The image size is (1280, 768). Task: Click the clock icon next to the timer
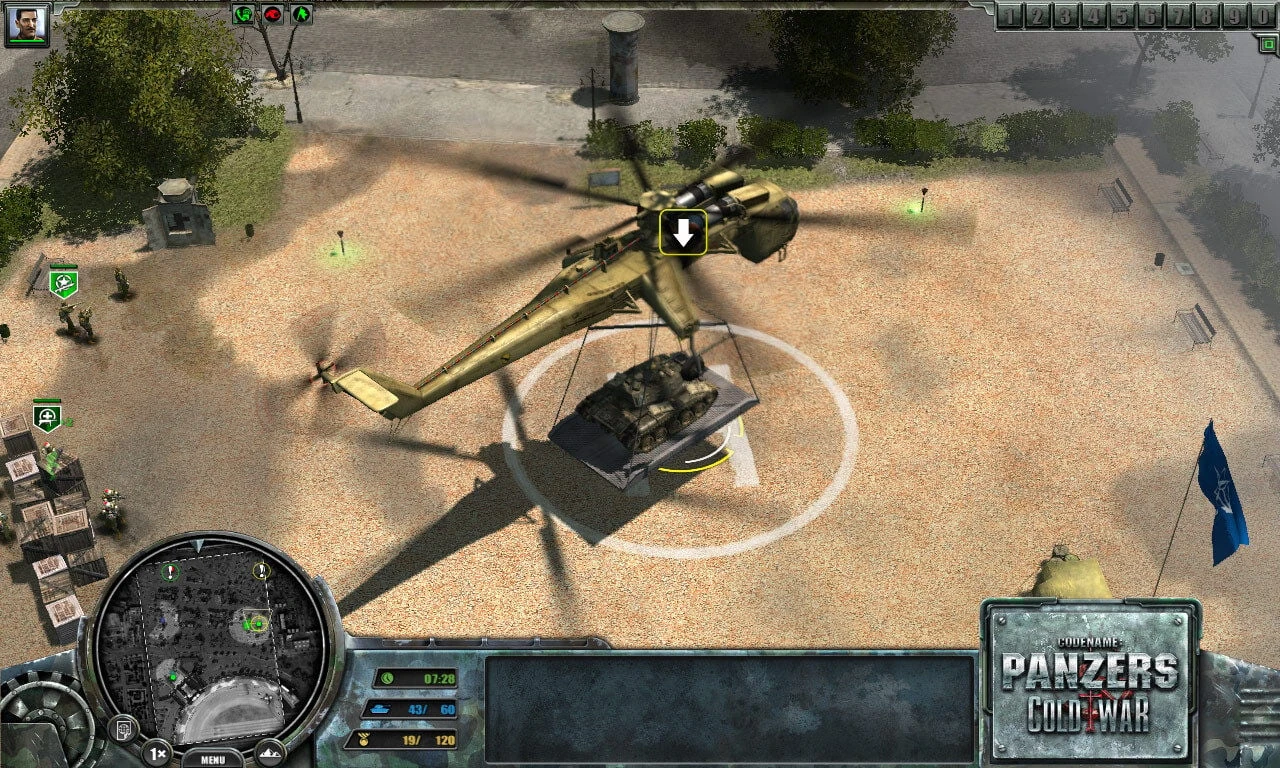click(386, 680)
